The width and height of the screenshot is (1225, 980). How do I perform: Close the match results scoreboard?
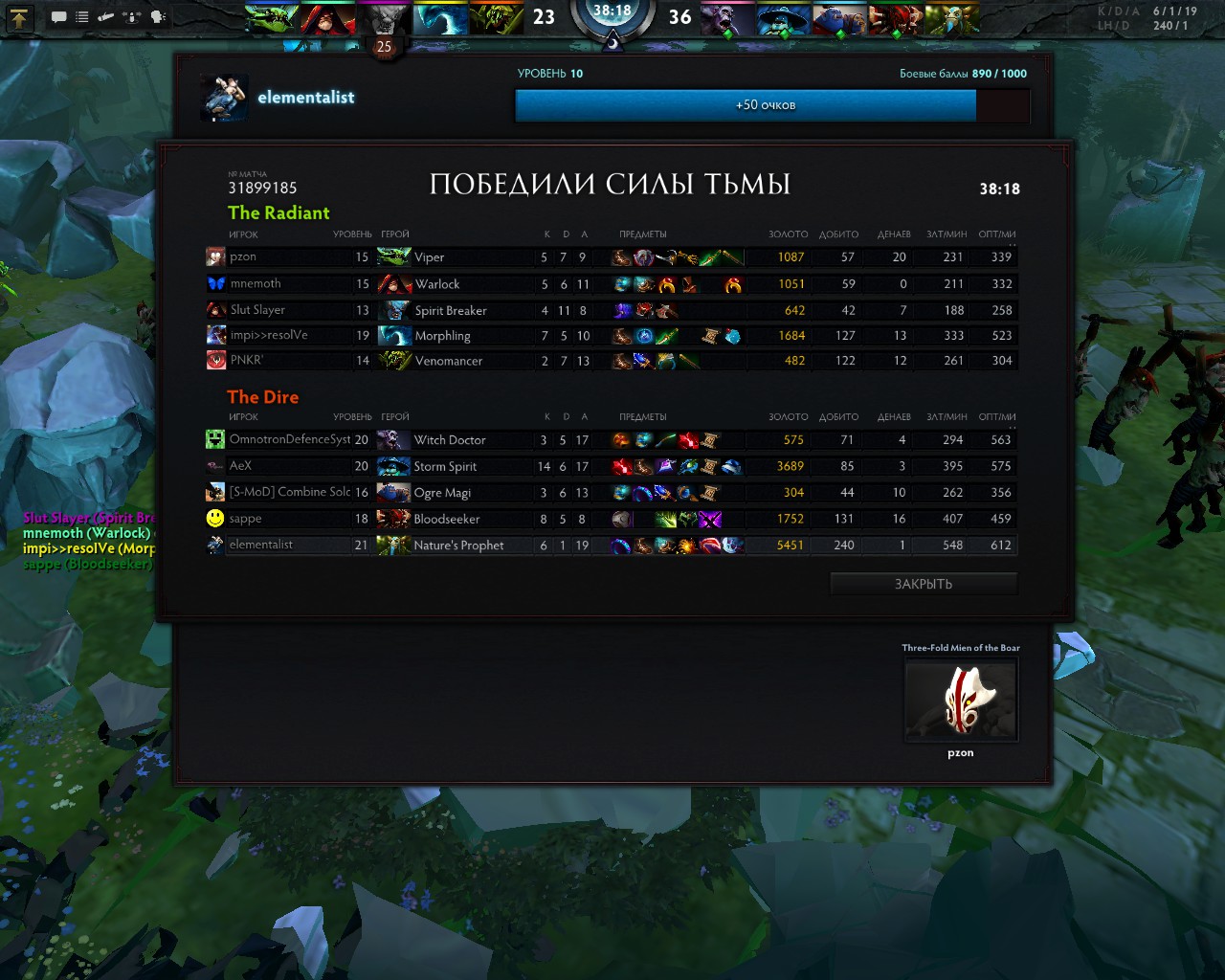pyautogui.click(x=923, y=584)
